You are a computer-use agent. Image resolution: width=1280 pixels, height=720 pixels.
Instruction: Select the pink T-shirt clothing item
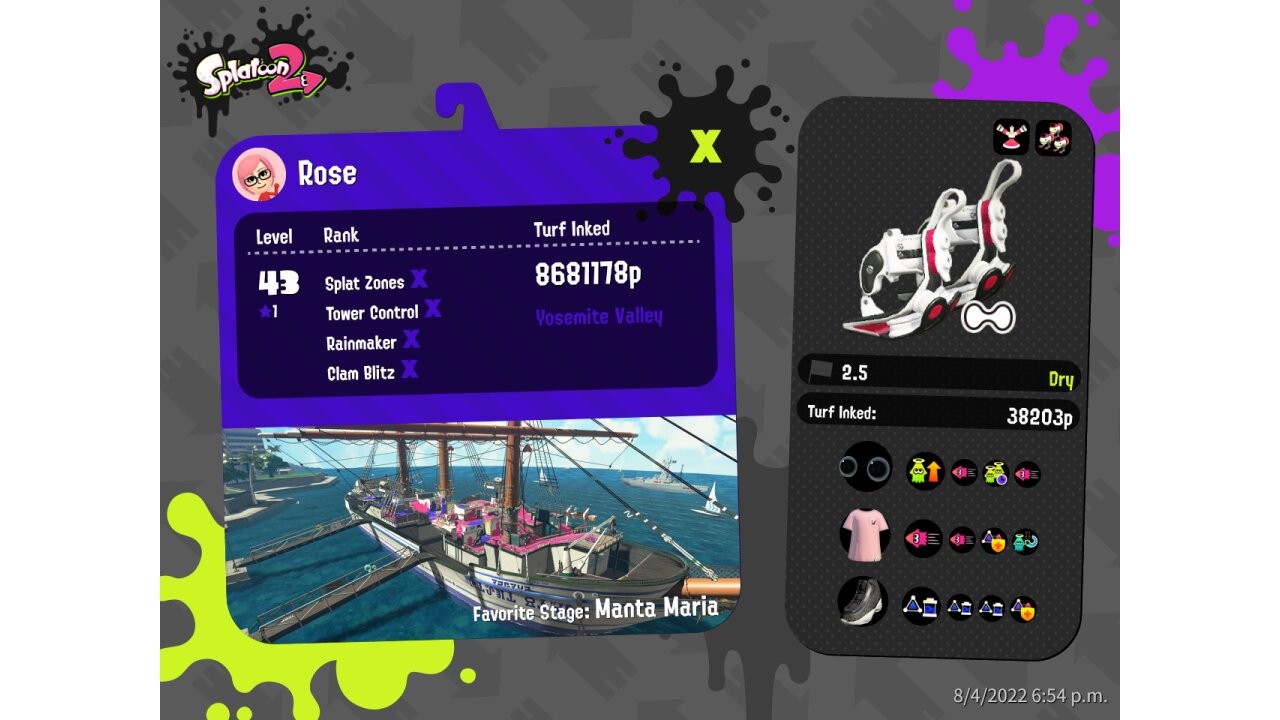865,537
